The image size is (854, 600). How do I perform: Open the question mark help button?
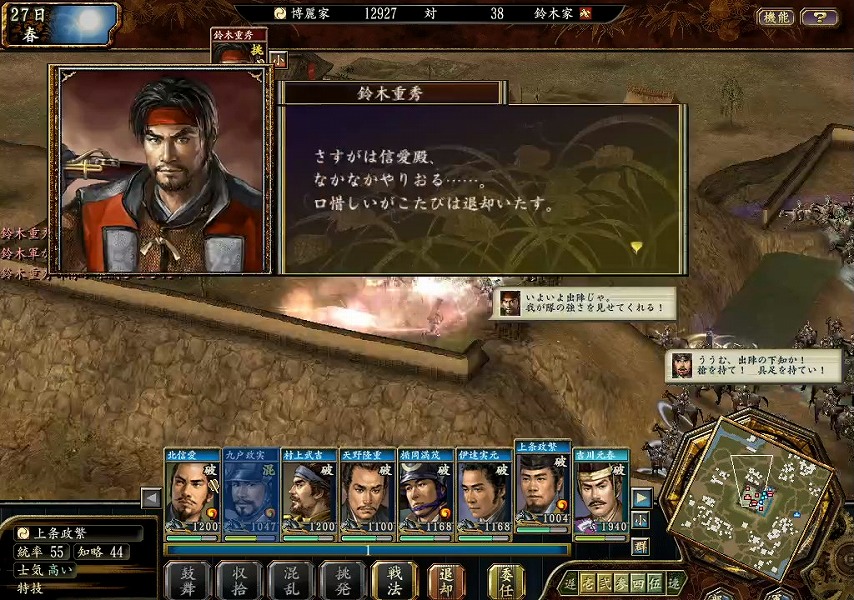click(820, 17)
